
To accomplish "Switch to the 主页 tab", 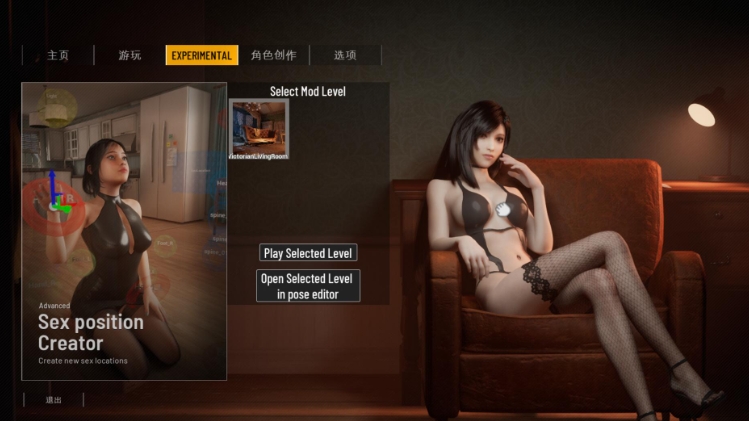I will (x=58, y=56).
